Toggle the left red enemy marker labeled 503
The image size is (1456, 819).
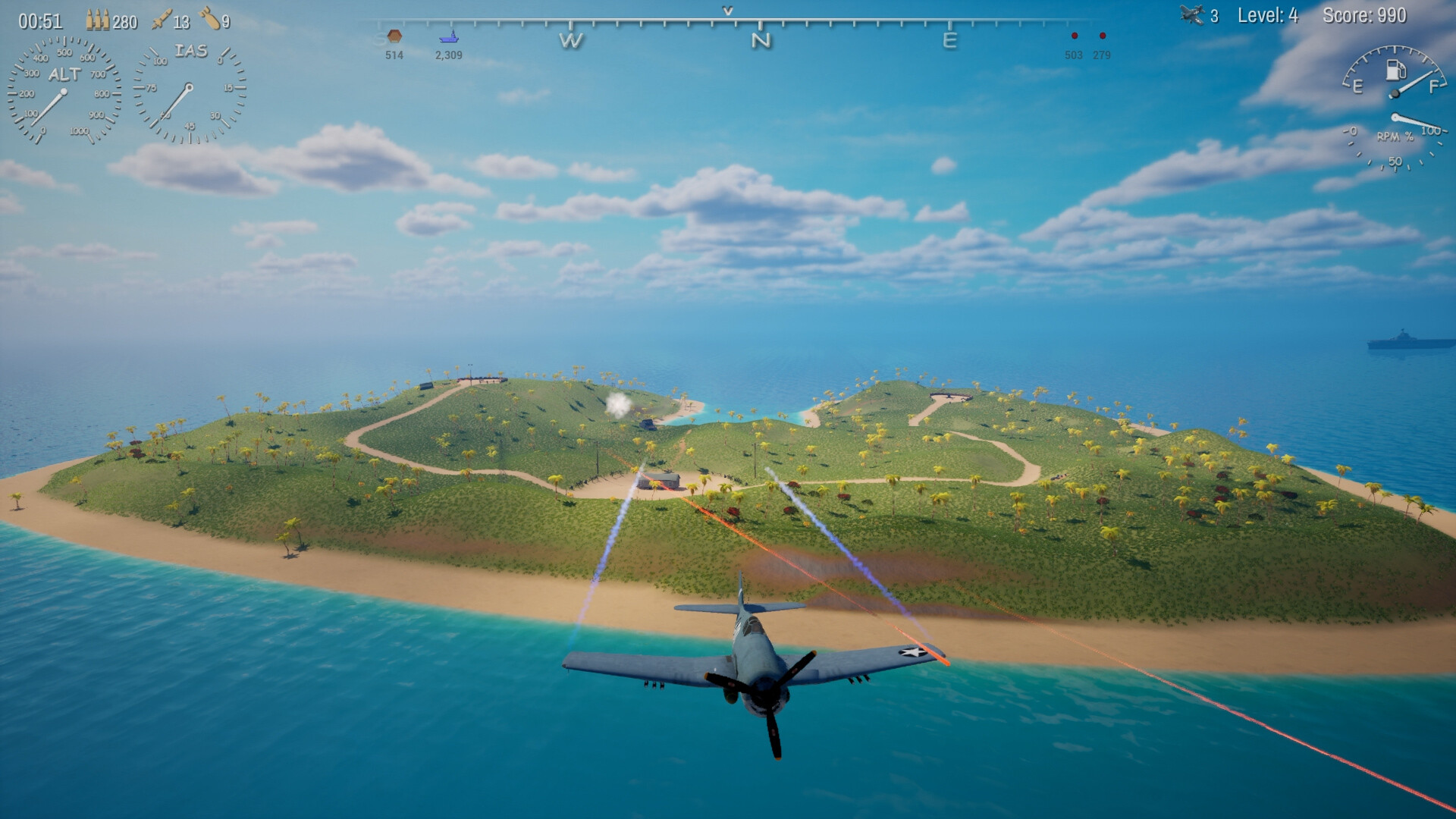1073,35
